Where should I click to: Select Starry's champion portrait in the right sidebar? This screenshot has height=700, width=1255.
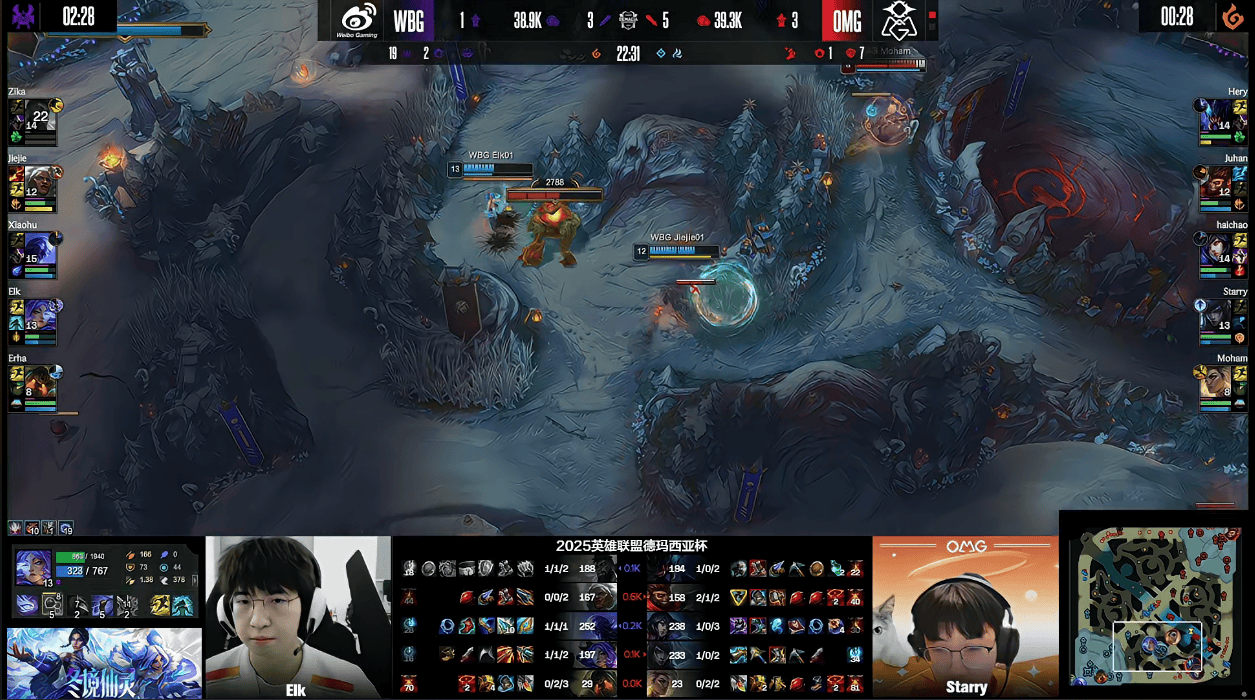click(x=1214, y=314)
